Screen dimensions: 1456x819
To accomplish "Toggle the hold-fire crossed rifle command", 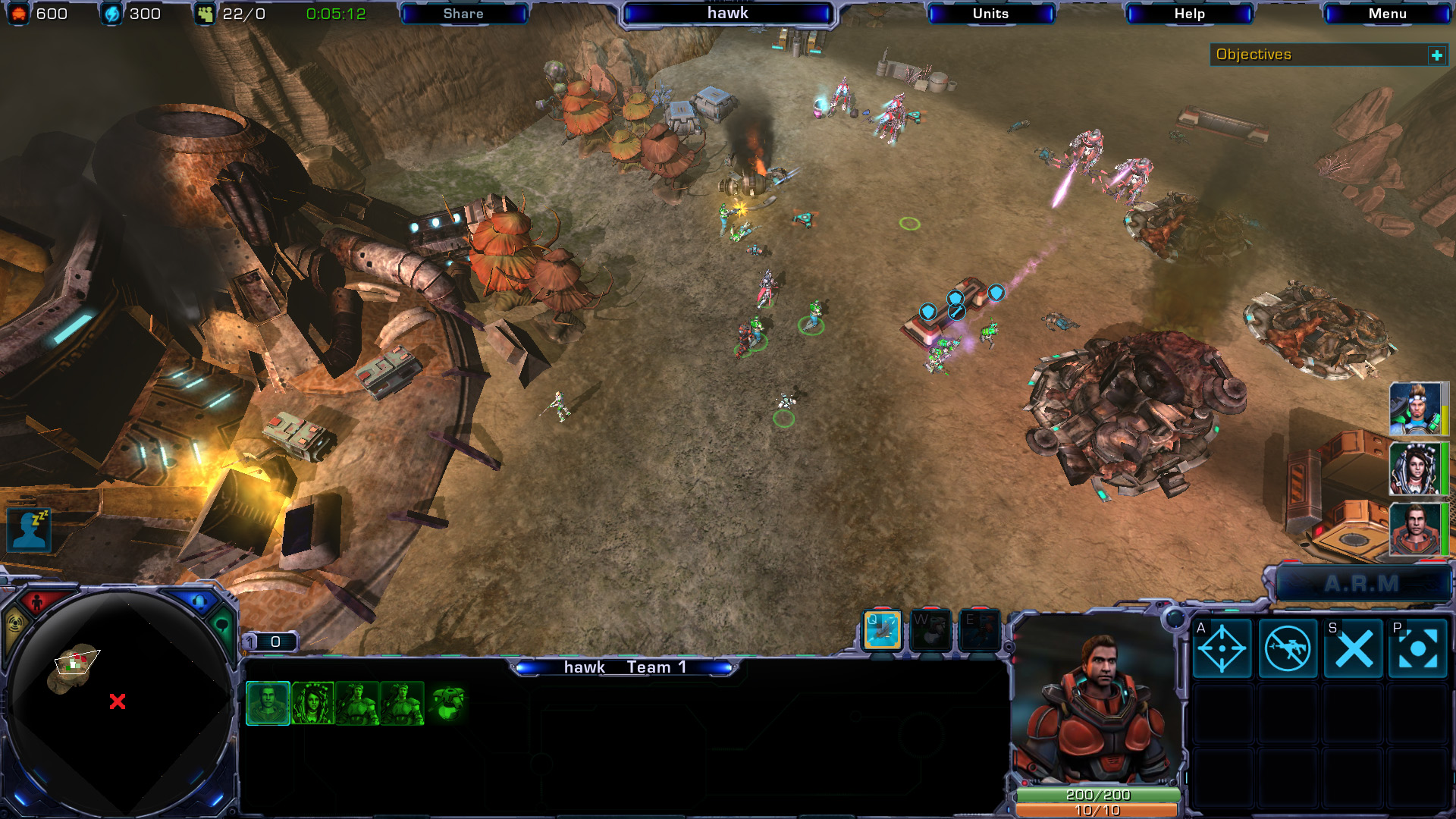I will pyautogui.click(x=1288, y=648).
